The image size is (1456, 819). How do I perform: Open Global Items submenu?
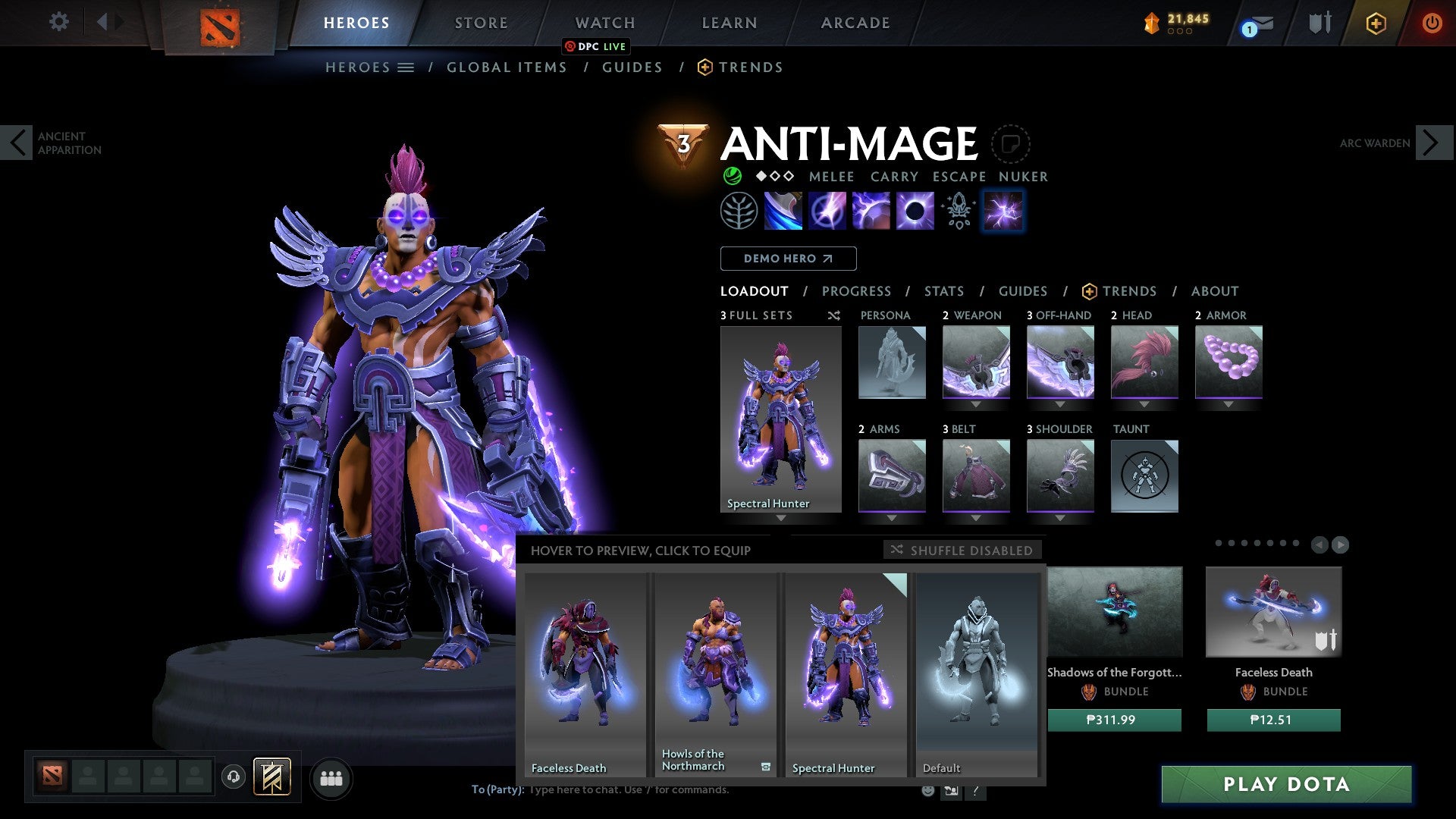tap(507, 67)
